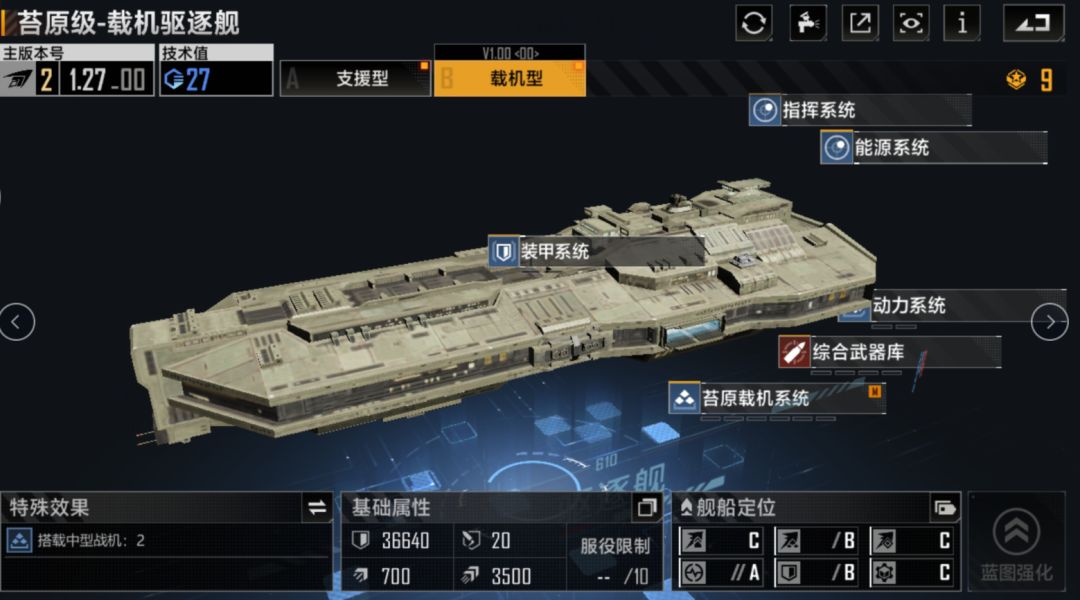This screenshot has width=1080, height=600.
Task: Open the 指挥系统 module
Action: point(859,110)
